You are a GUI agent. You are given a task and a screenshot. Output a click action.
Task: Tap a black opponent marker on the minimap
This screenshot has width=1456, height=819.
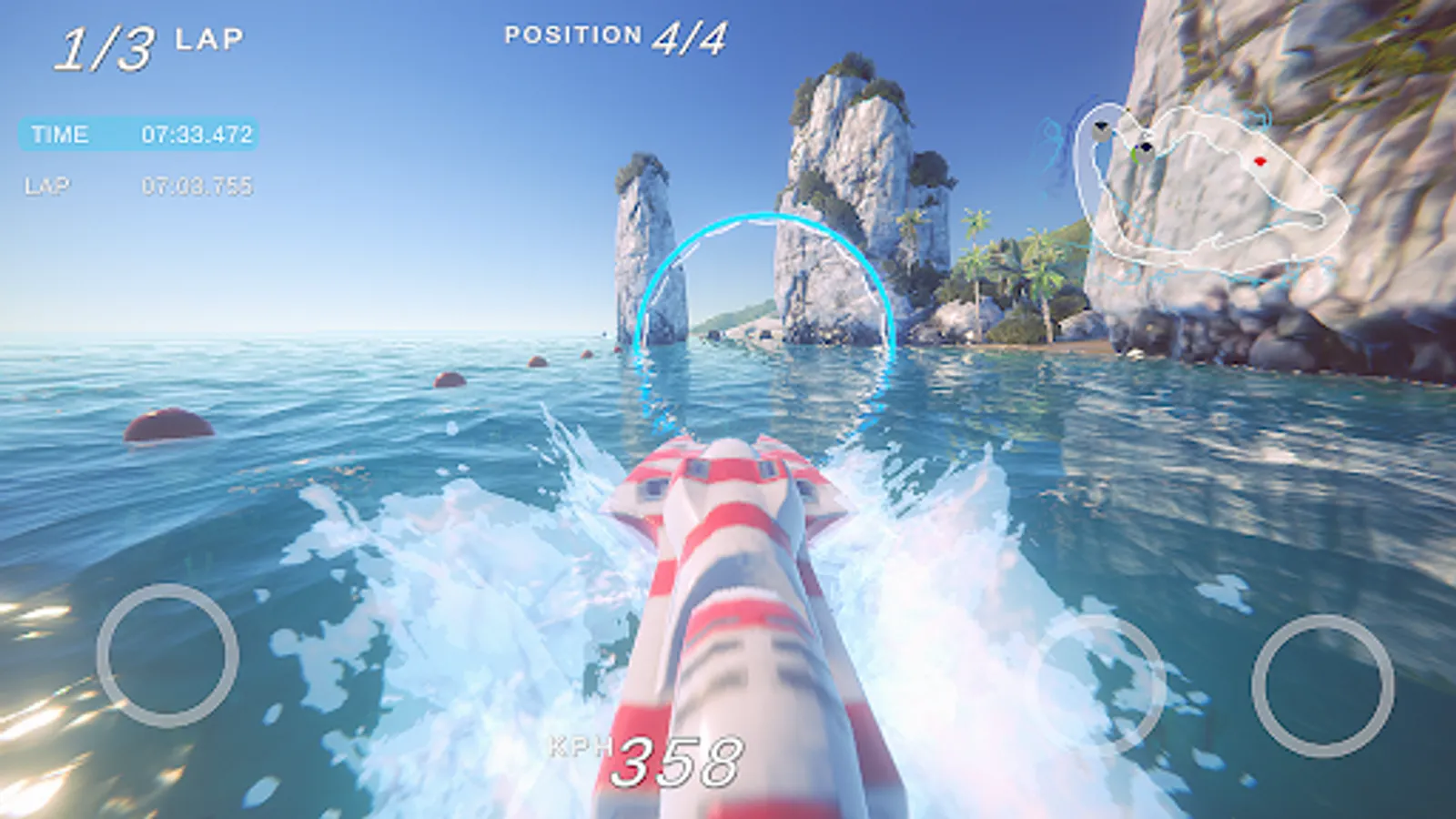pyautogui.click(x=1147, y=146)
